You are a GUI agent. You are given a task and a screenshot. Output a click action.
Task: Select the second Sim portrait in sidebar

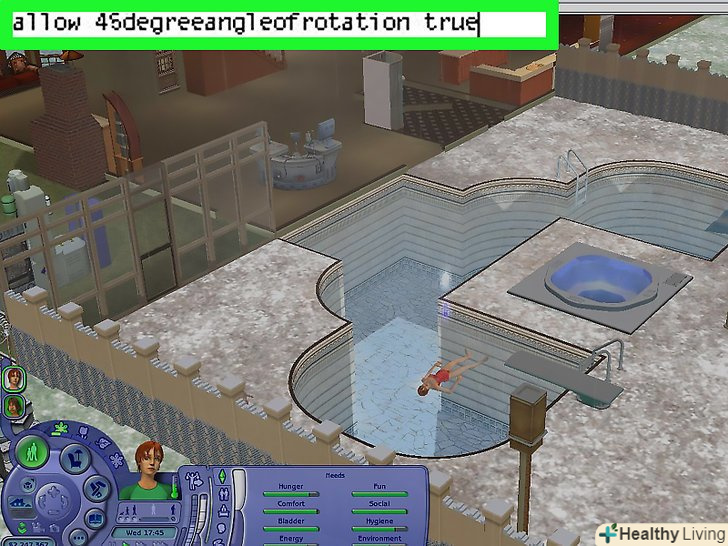(x=14, y=406)
